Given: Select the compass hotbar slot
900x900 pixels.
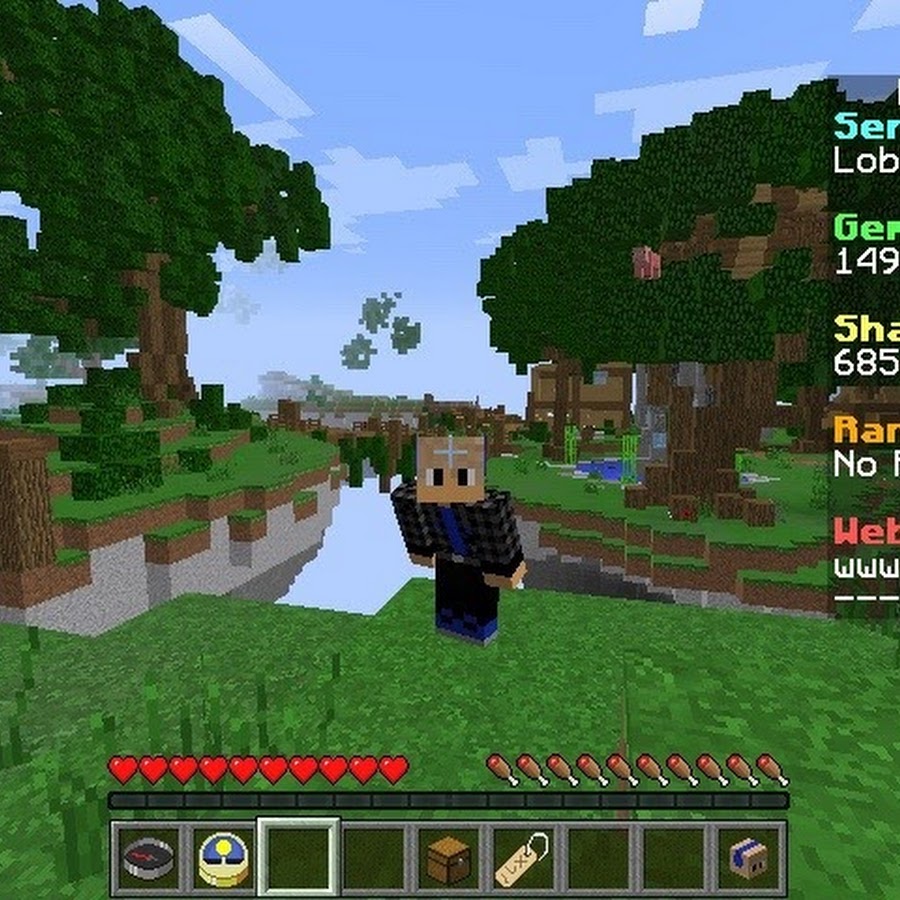Looking at the screenshot, I should [148, 858].
